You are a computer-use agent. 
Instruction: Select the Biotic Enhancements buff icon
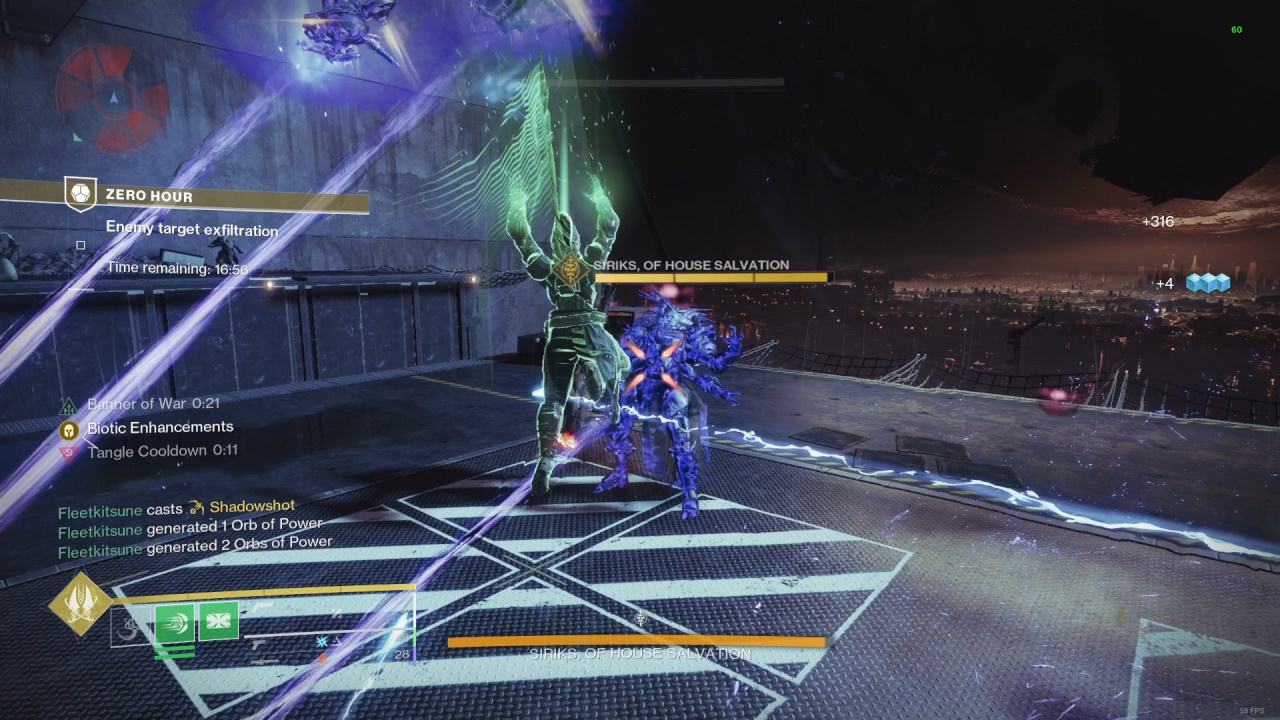click(x=69, y=429)
